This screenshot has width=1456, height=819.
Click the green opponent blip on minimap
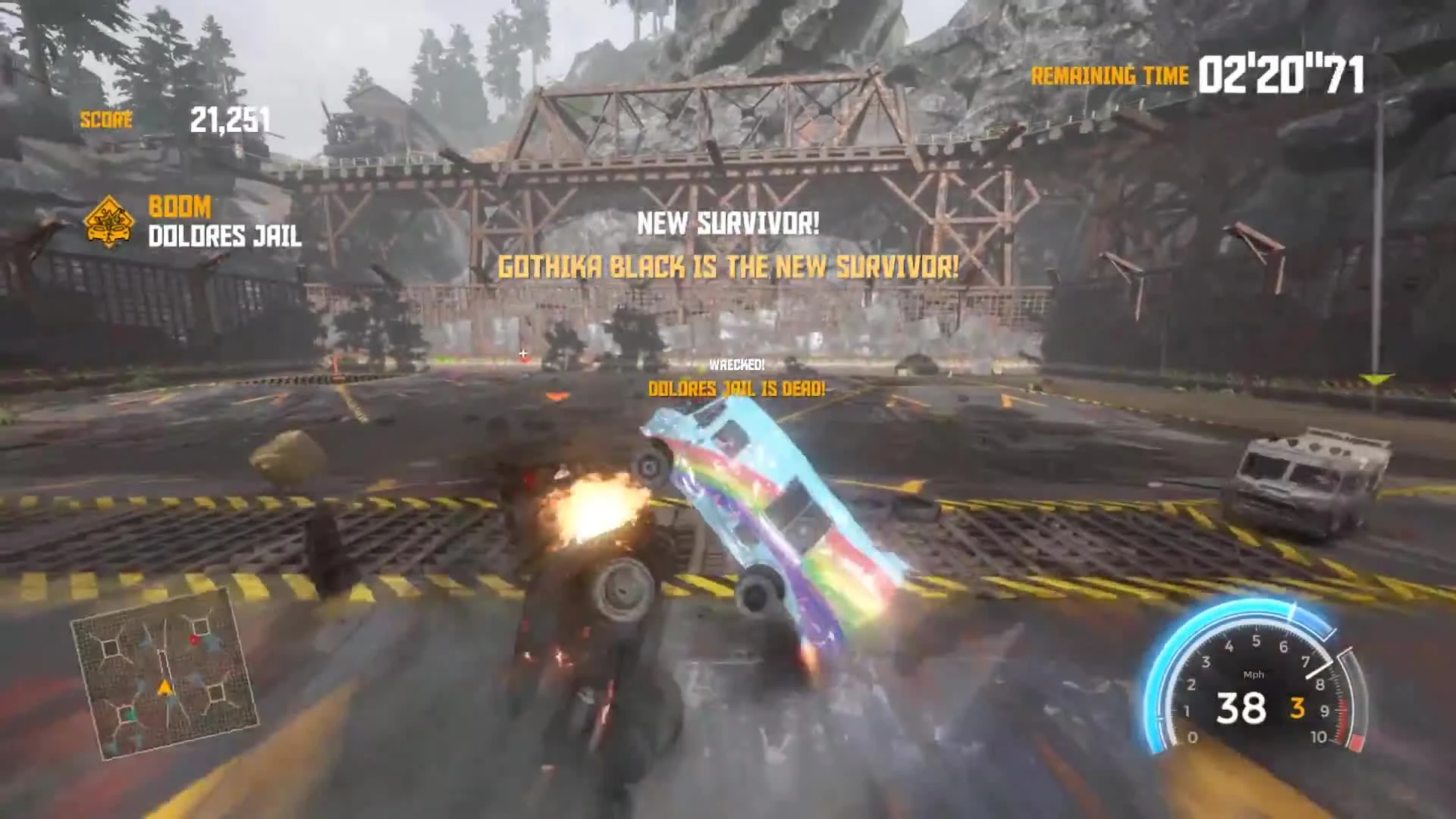point(128,714)
